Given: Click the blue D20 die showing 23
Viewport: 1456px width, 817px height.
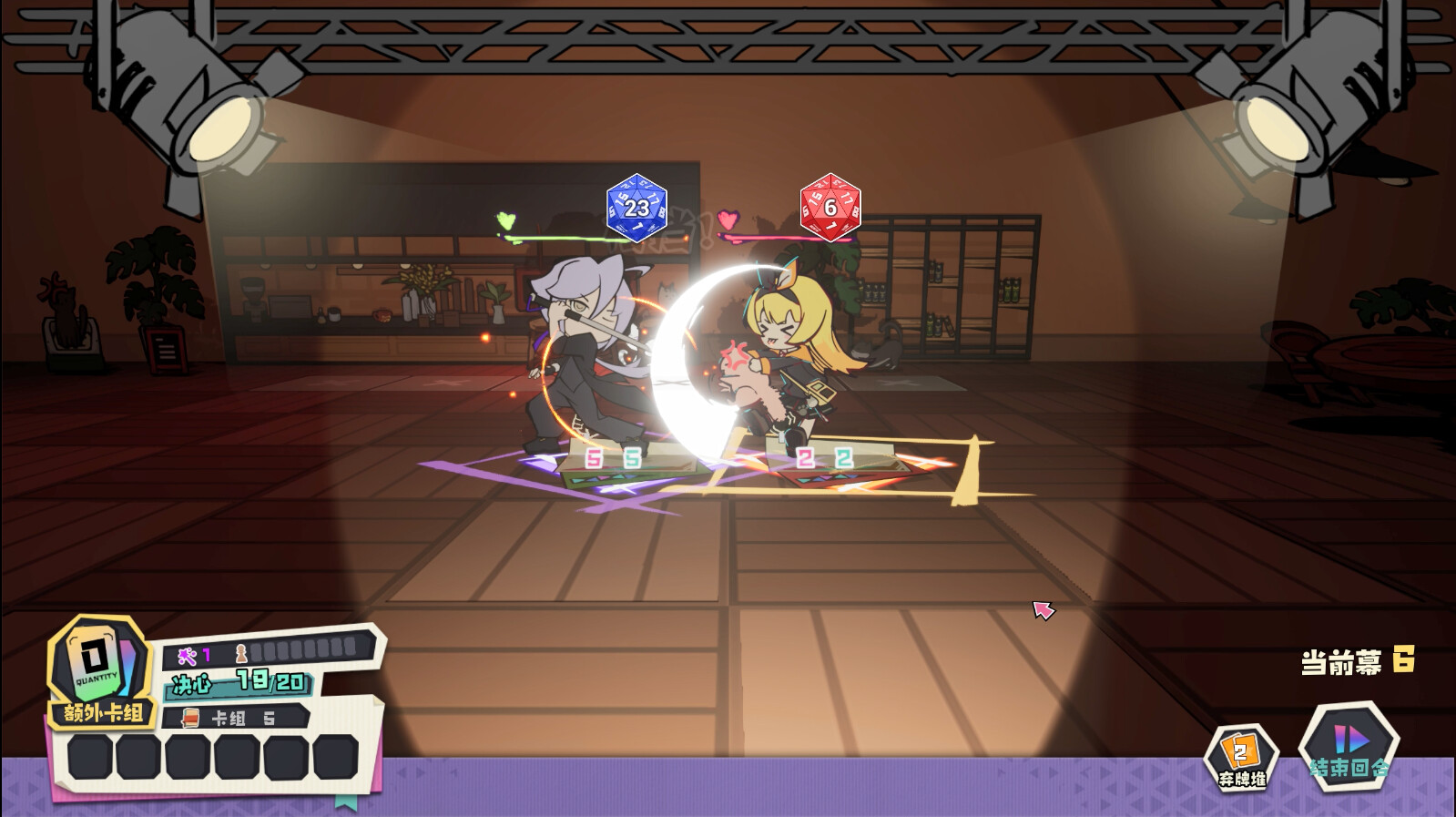Looking at the screenshot, I should pos(635,208).
